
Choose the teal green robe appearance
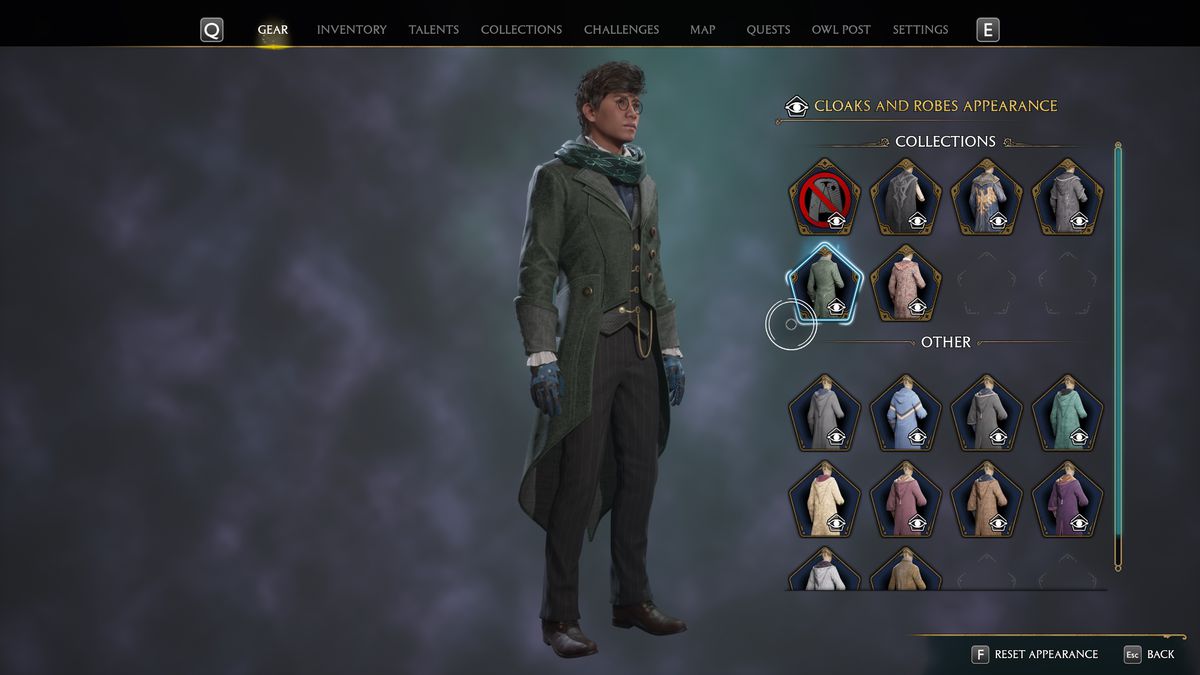coord(1067,413)
